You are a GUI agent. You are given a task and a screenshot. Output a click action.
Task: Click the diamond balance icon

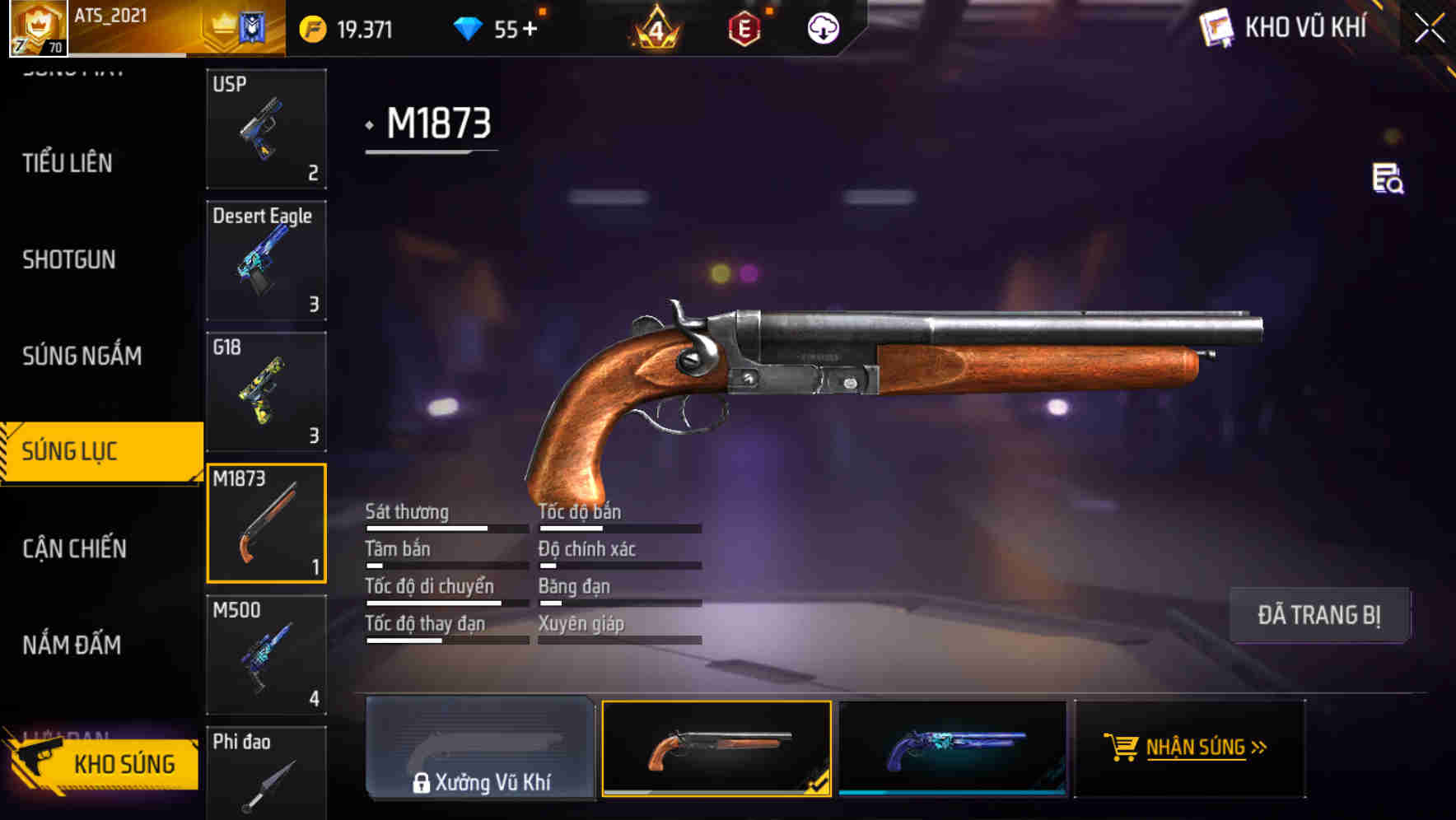[469, 27]
